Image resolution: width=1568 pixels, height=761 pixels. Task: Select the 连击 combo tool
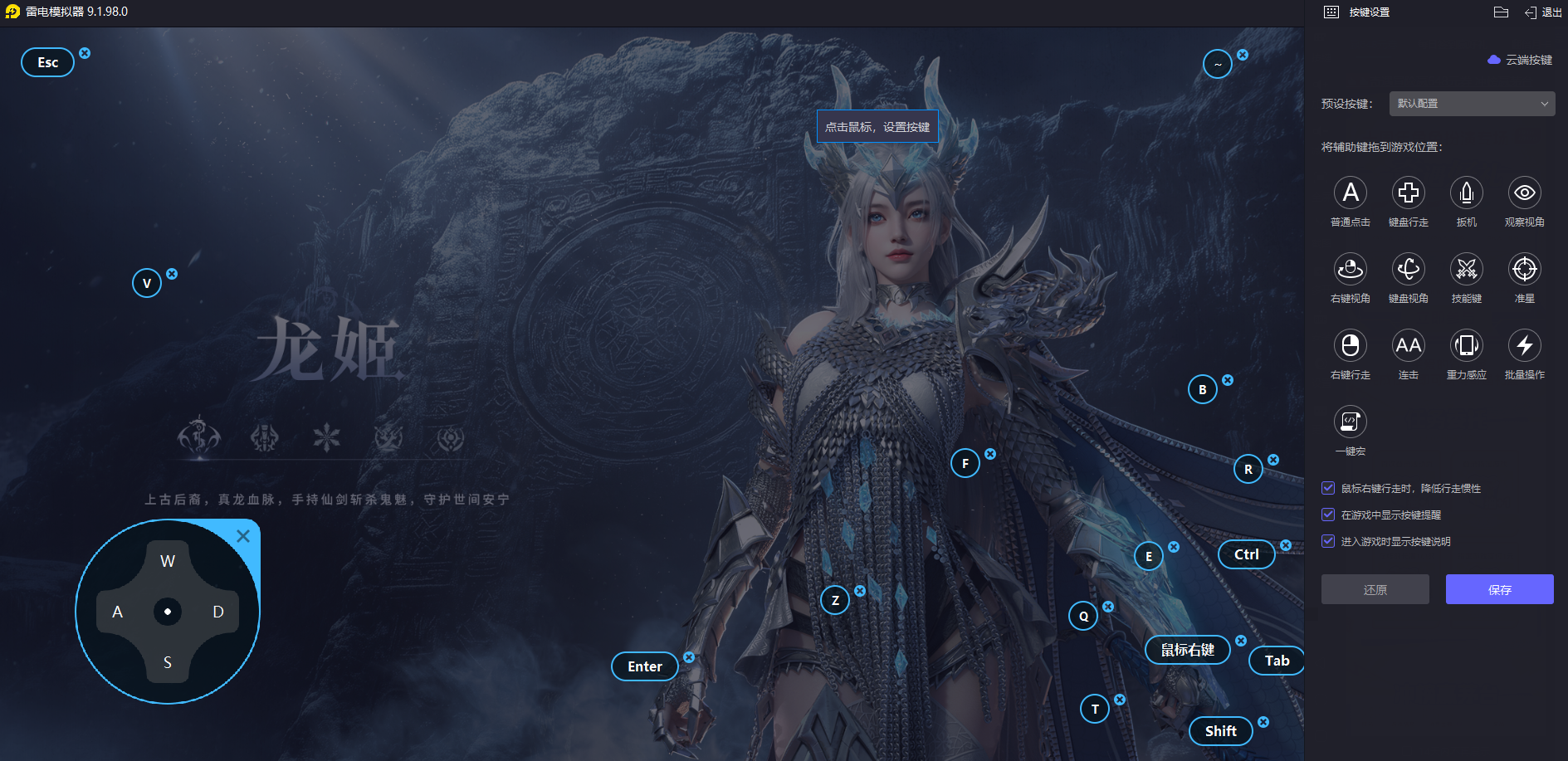click(1409, 346)
